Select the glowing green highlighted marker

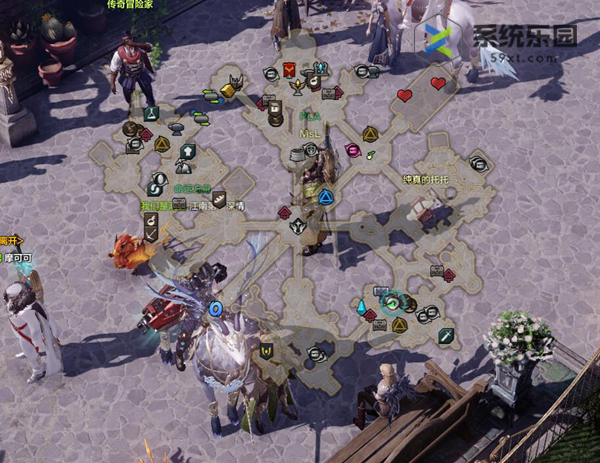[394, 301]
